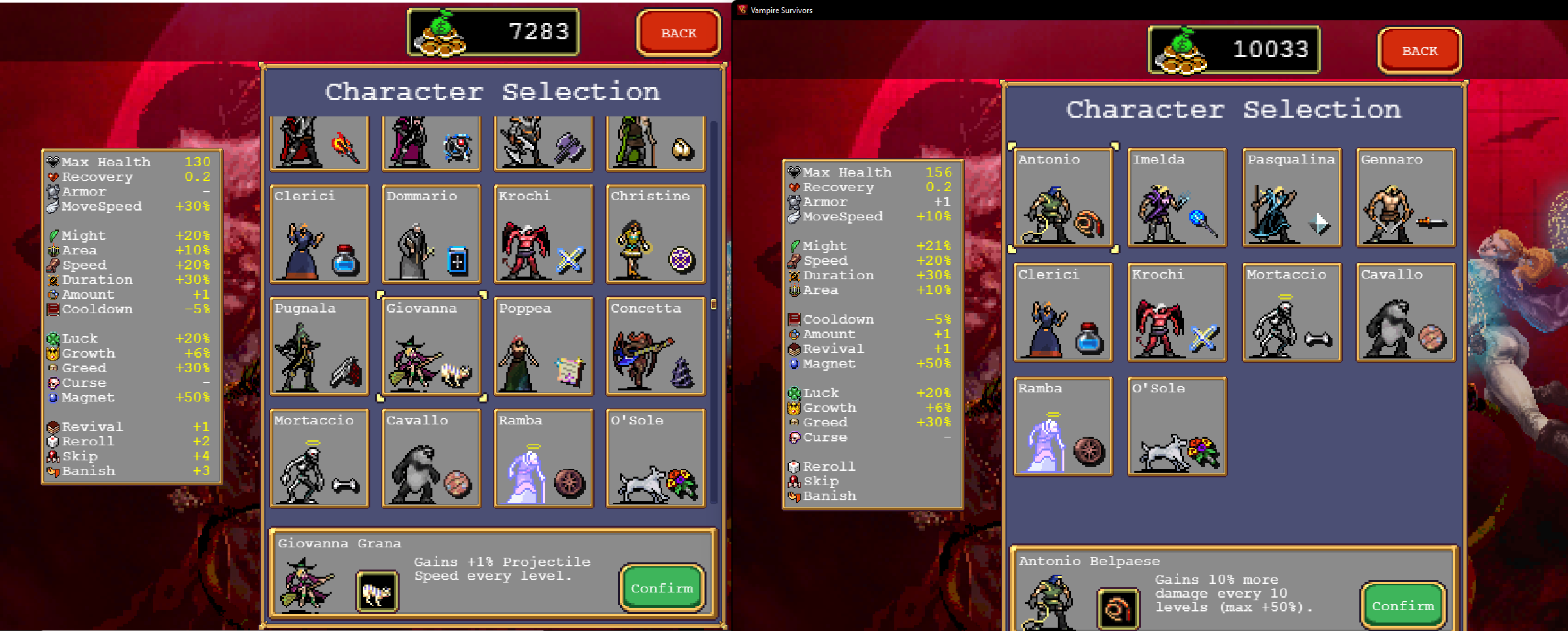Select Krochi in the right character grid
The width and height of the screenshot is (1568, 631).
(1176, 313)
